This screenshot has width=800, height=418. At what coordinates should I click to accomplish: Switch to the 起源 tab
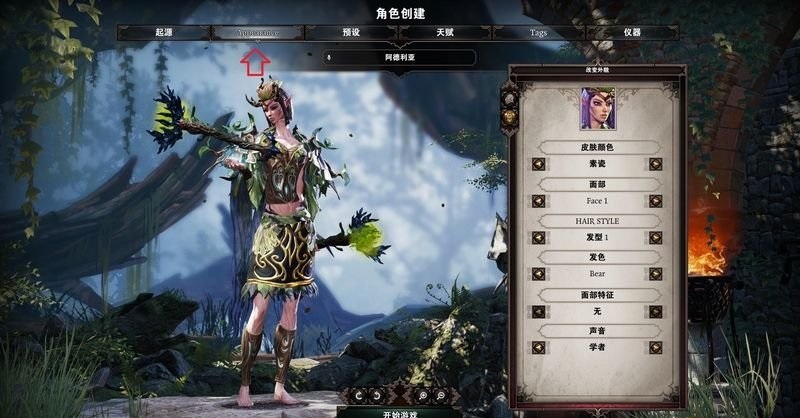click(x=163, y=33)
